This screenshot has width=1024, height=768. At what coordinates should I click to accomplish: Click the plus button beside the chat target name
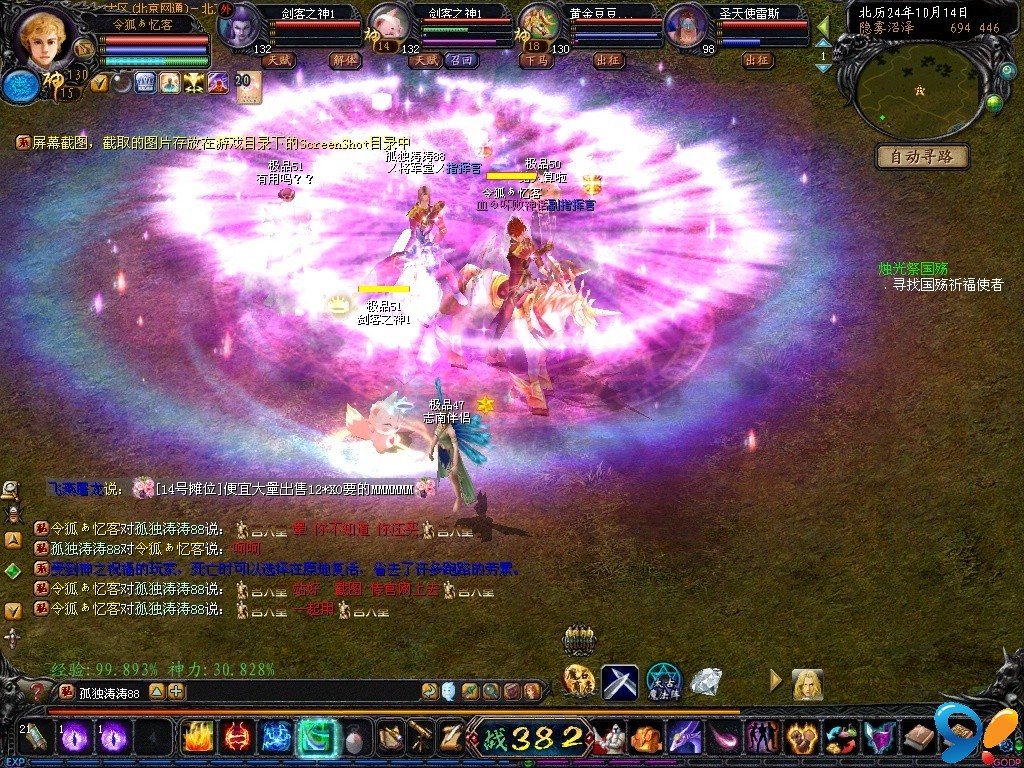(x=176, y=691)
